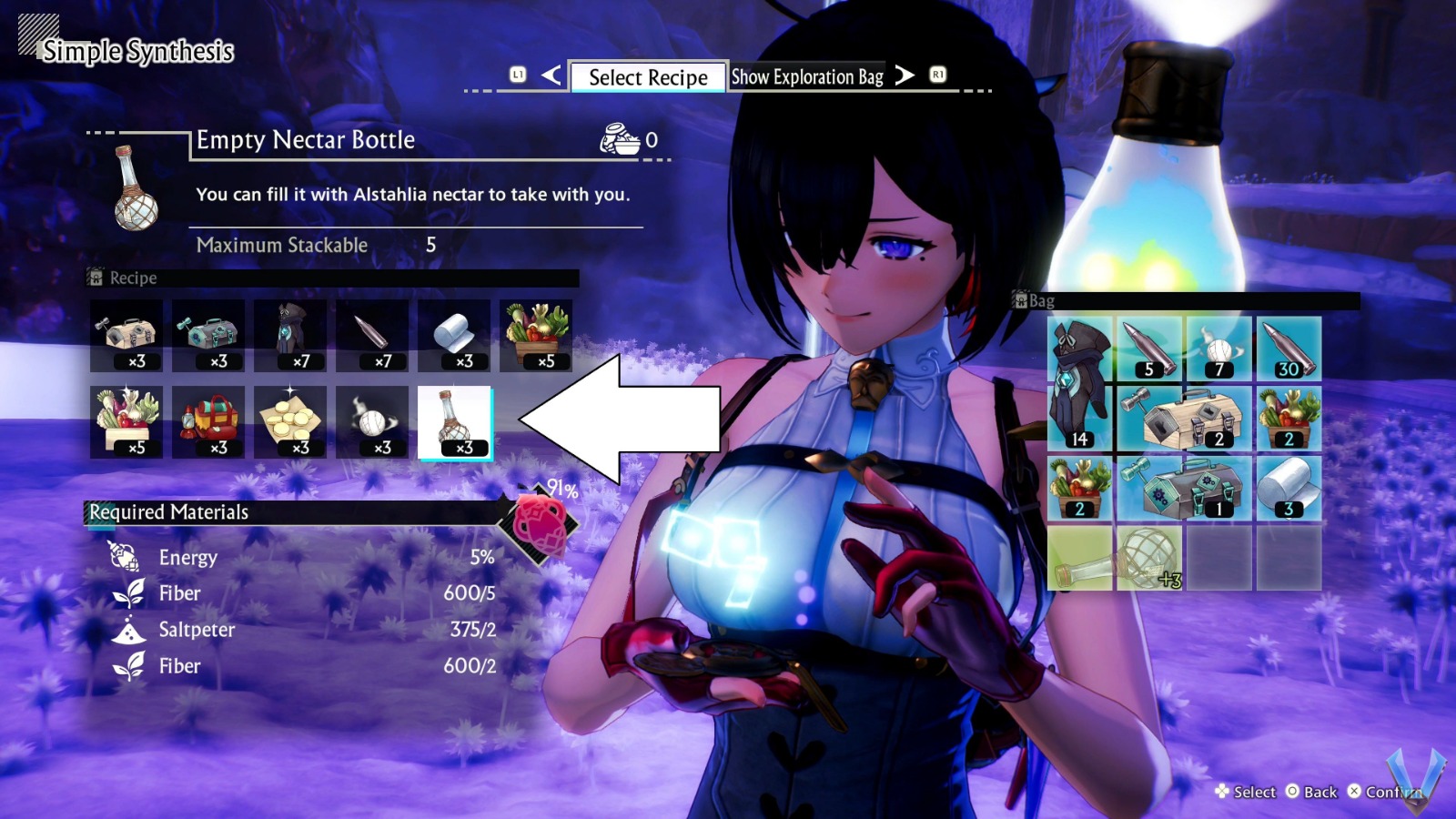Select the white cloth roll recipe

pyautogui.click(x=454, y=336)
